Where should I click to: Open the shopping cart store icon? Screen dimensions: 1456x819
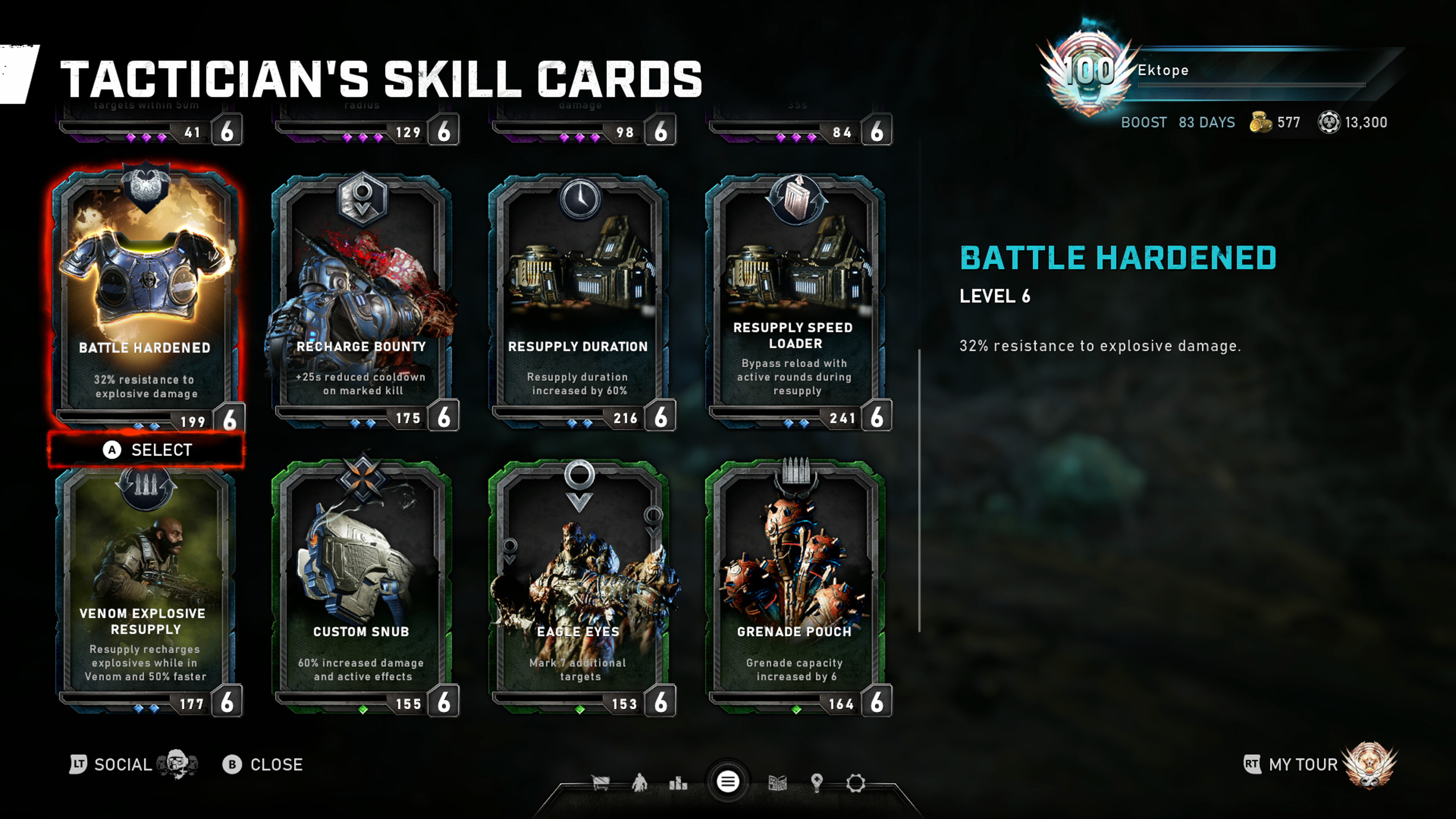click(x=600, y=783)
